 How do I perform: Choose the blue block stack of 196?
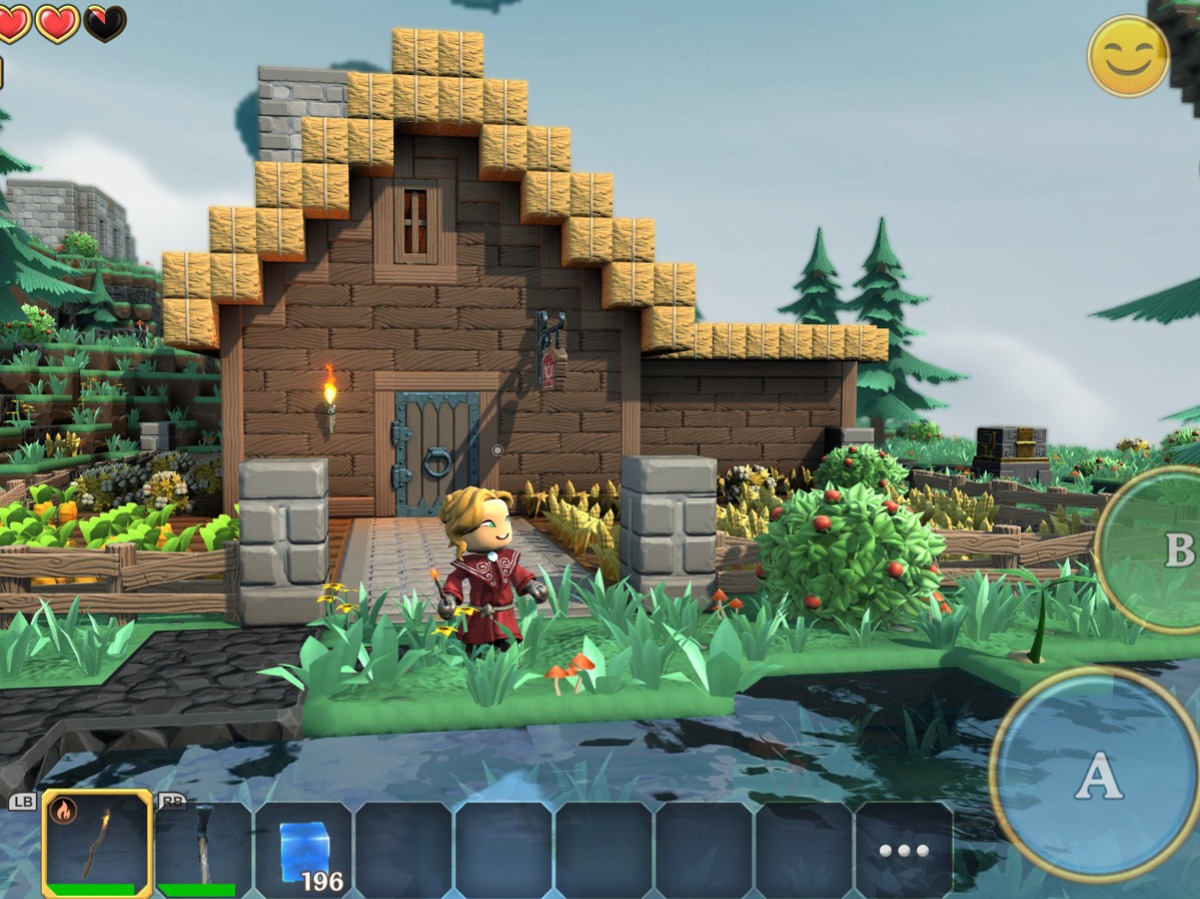pos(304,849)
